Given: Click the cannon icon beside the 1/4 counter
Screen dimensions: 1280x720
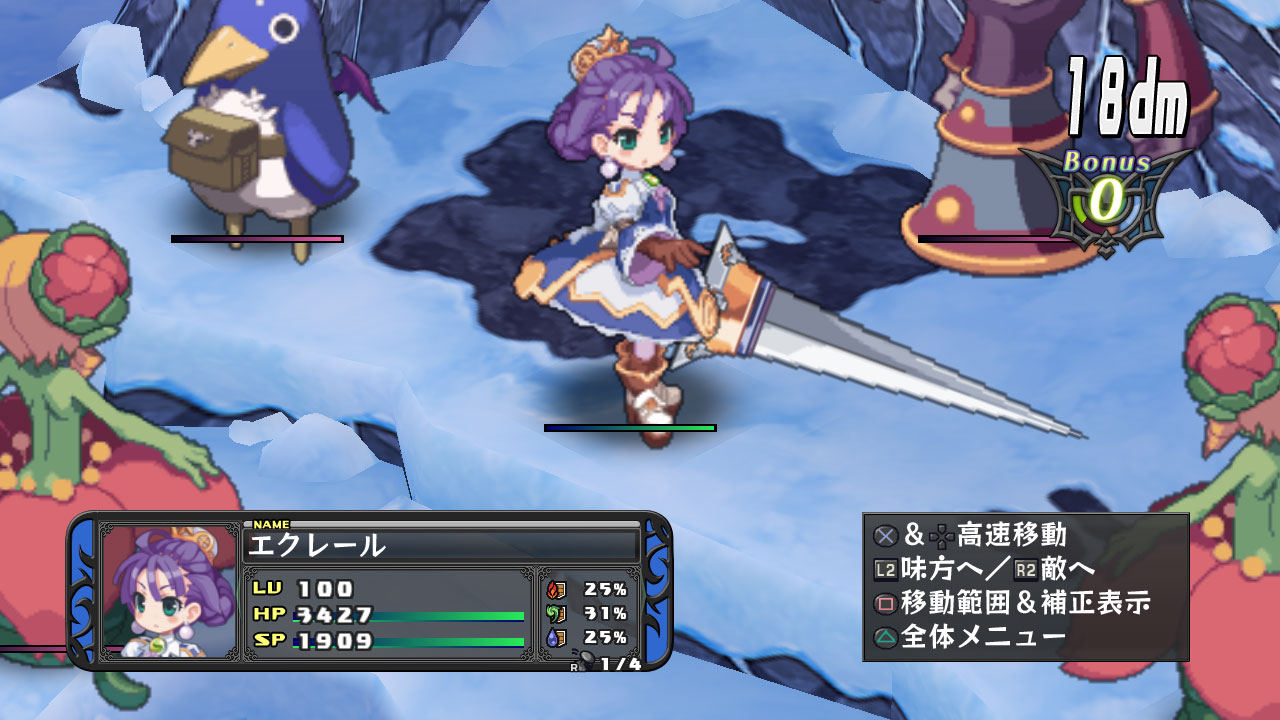Looking at the screenshot, I should click(587, 658).
